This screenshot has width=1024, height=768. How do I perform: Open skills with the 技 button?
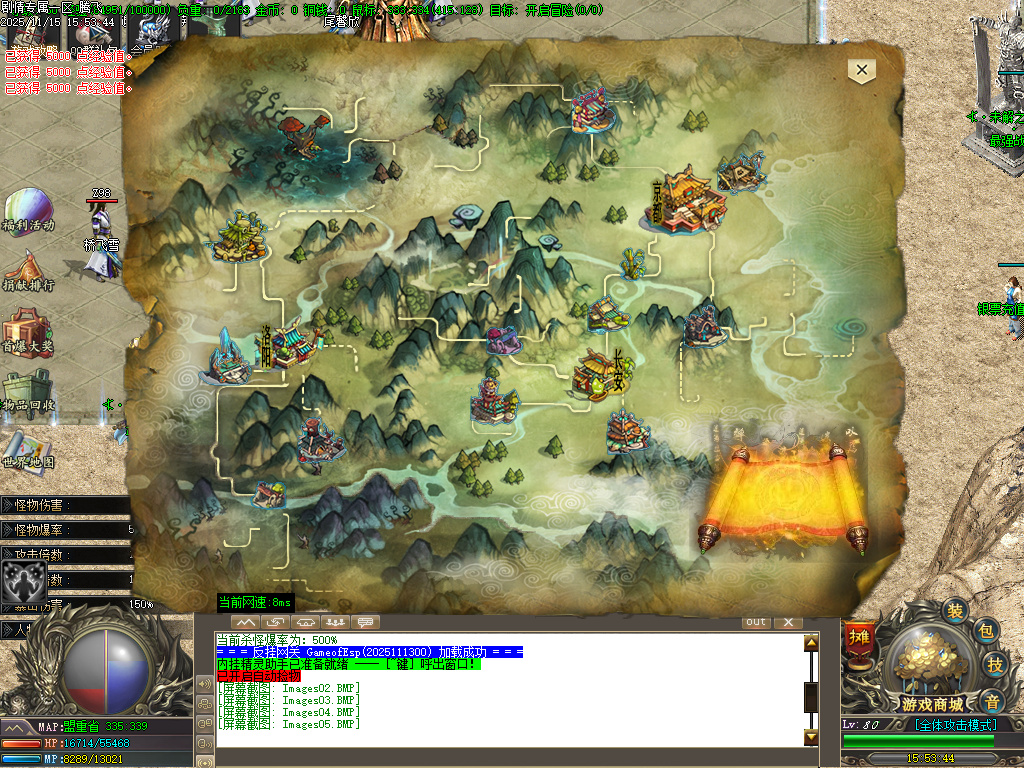point(996,664)
